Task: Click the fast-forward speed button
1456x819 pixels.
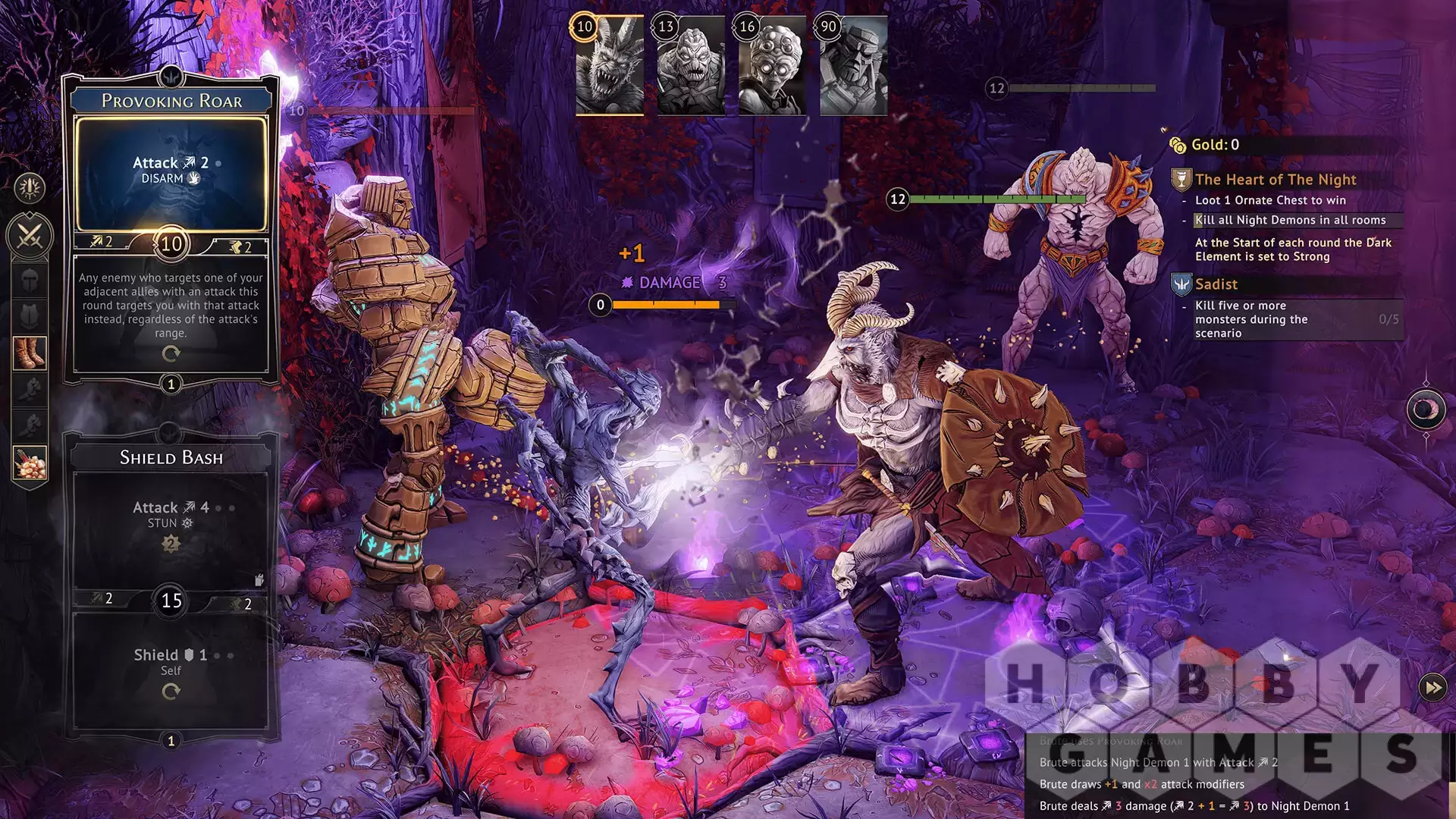Action: [1432, 688]
